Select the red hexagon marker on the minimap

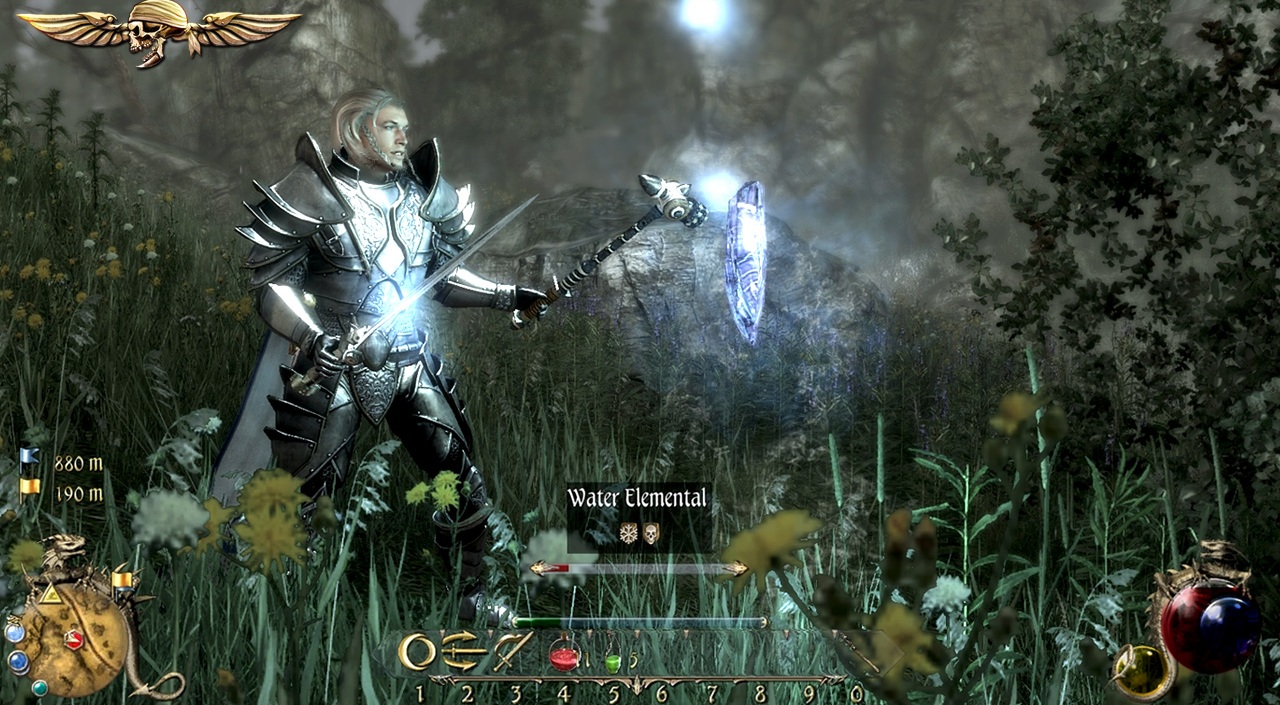[73, 638]
